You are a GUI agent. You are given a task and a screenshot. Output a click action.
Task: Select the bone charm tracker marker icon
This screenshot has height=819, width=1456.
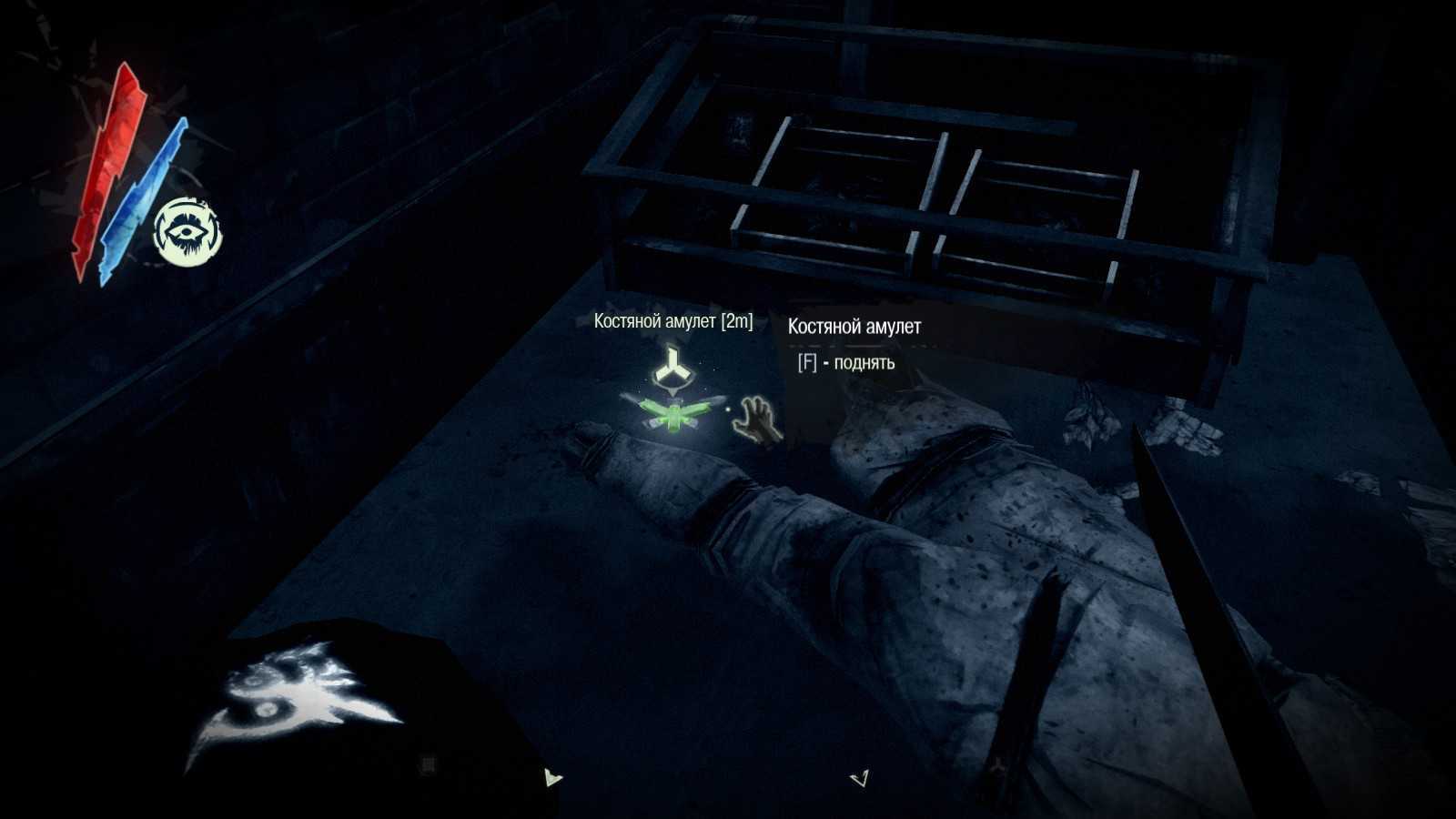coord(673,368)
